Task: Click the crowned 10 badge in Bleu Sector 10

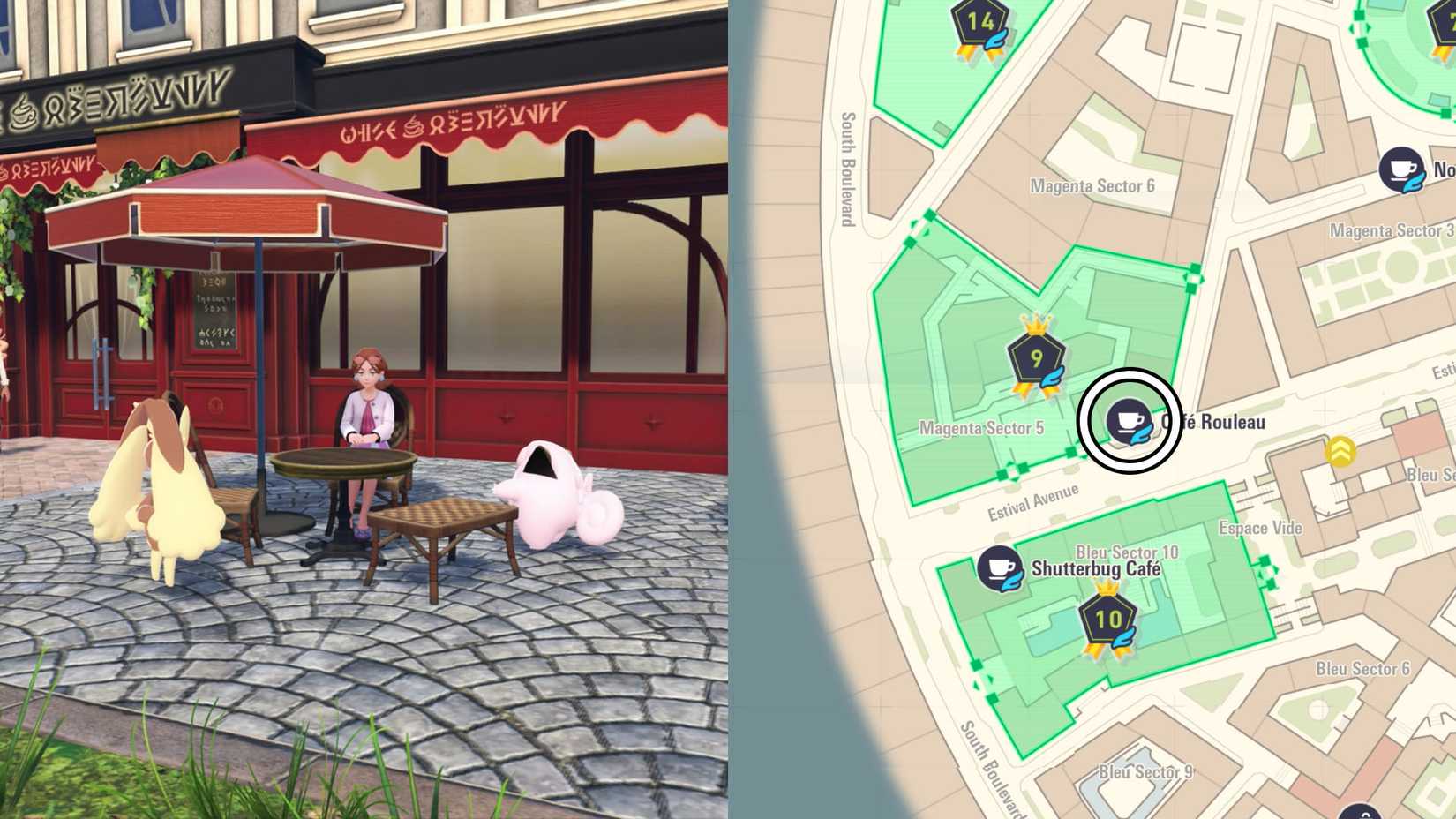Action: click(1107, 620)
